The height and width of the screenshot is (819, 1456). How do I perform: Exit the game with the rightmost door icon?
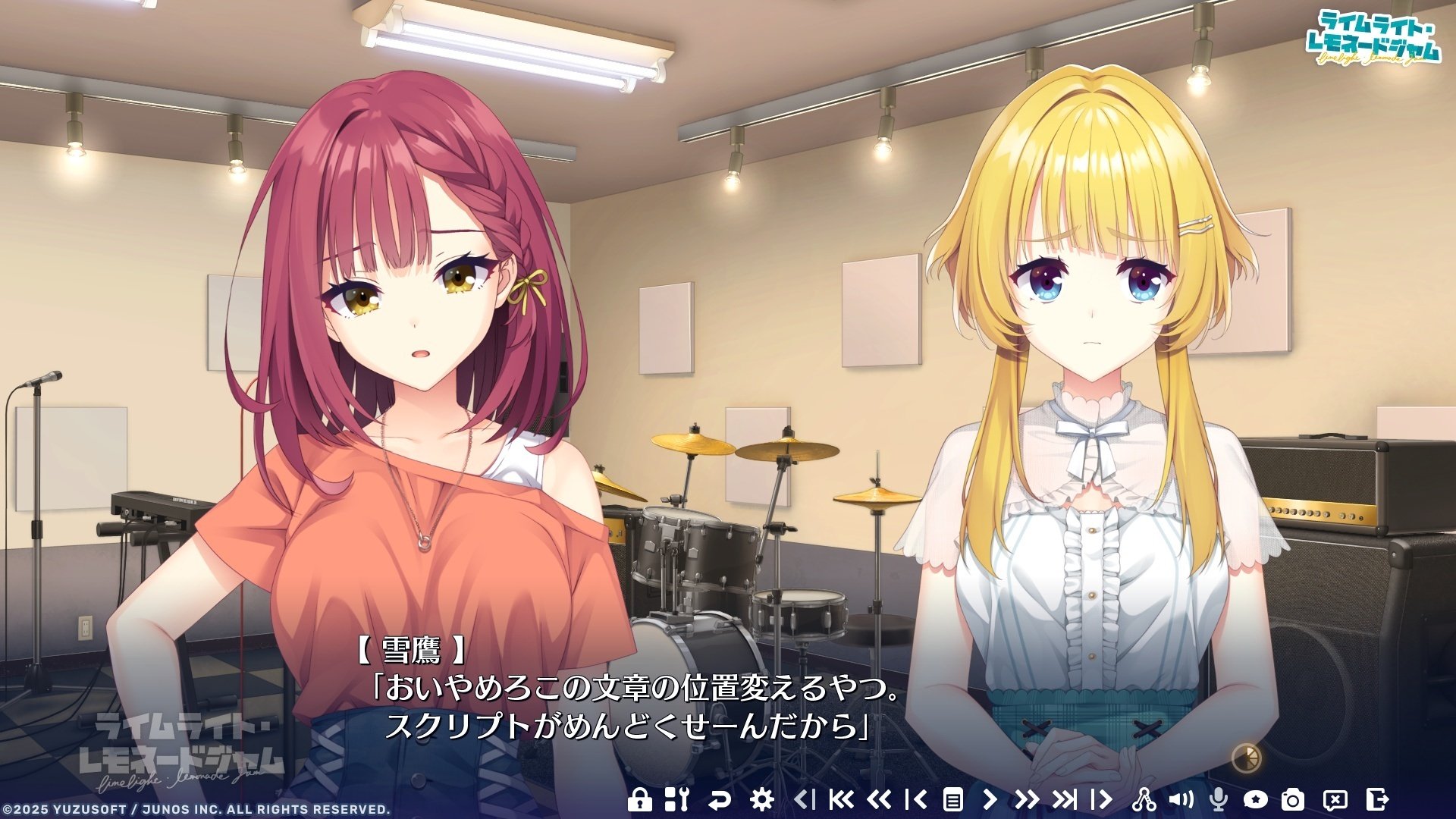tap(1379, 799)
